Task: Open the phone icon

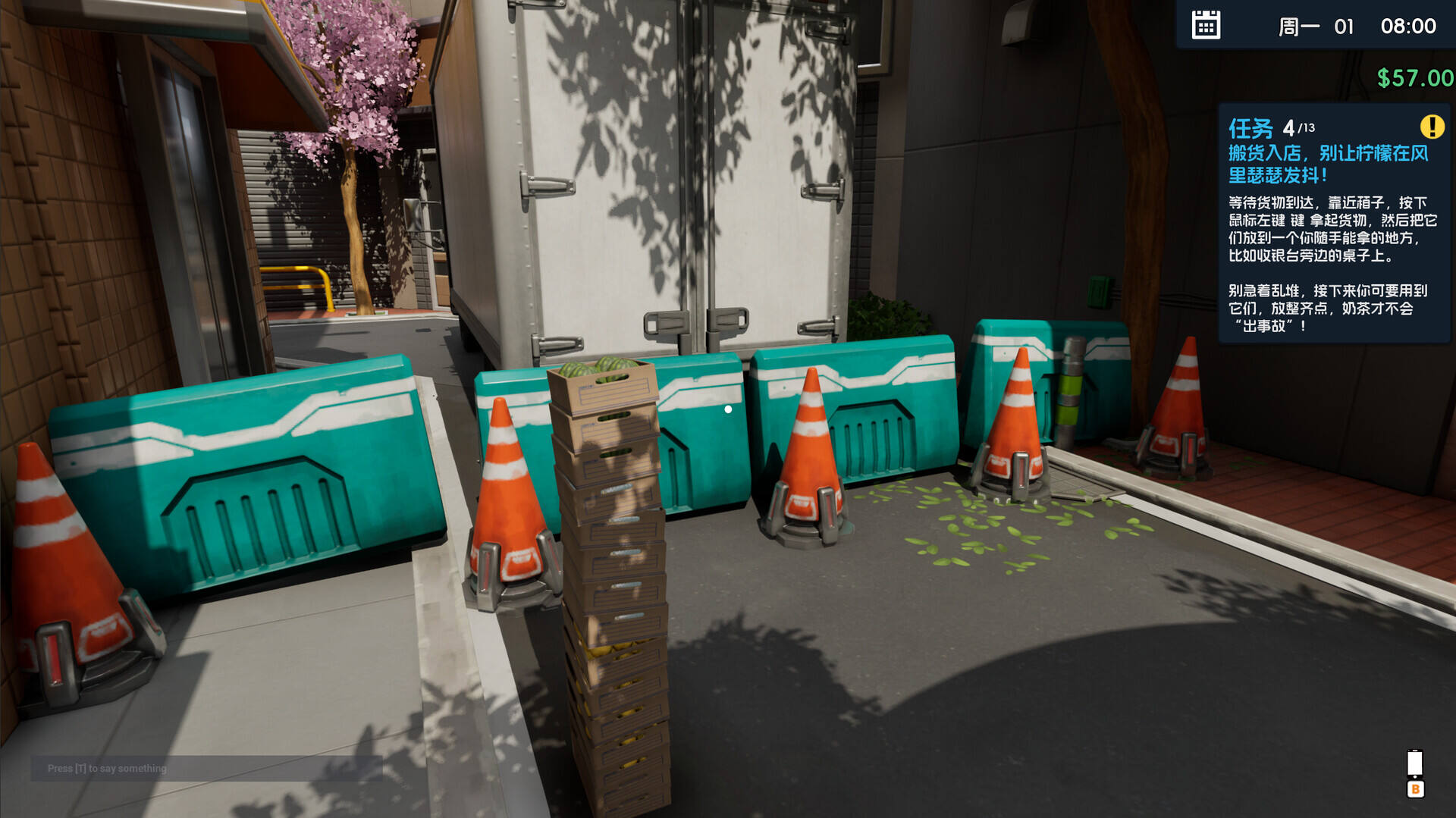Action: (x=1415, y=763)
